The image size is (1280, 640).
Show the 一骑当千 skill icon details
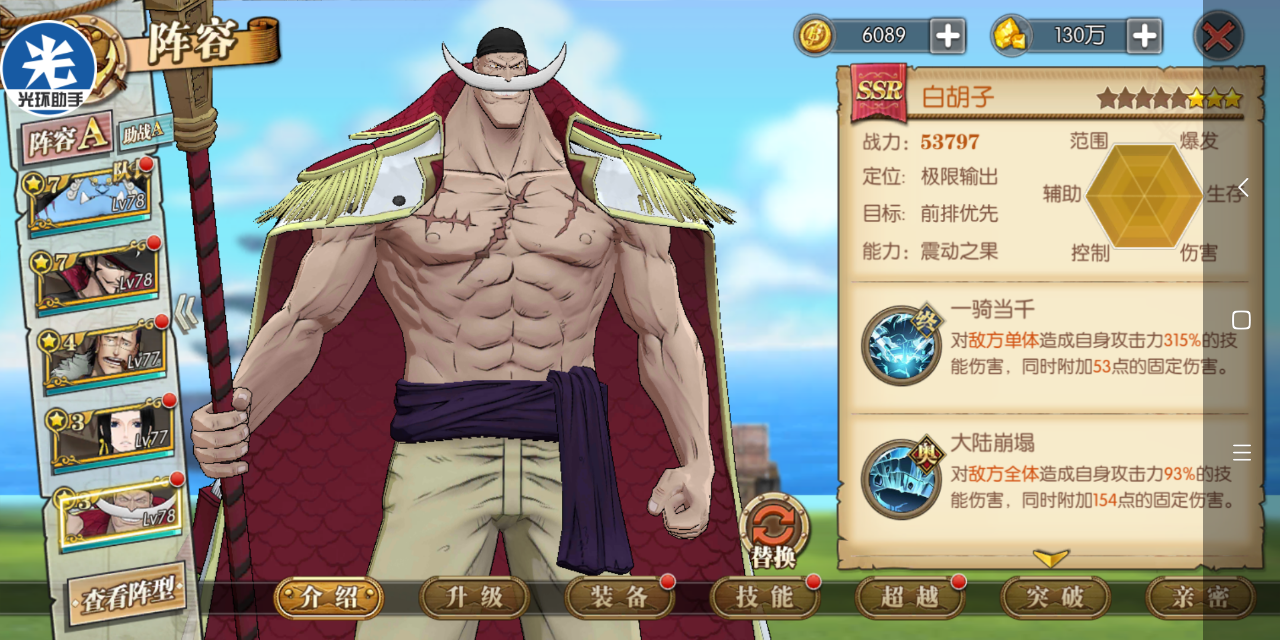901,346
